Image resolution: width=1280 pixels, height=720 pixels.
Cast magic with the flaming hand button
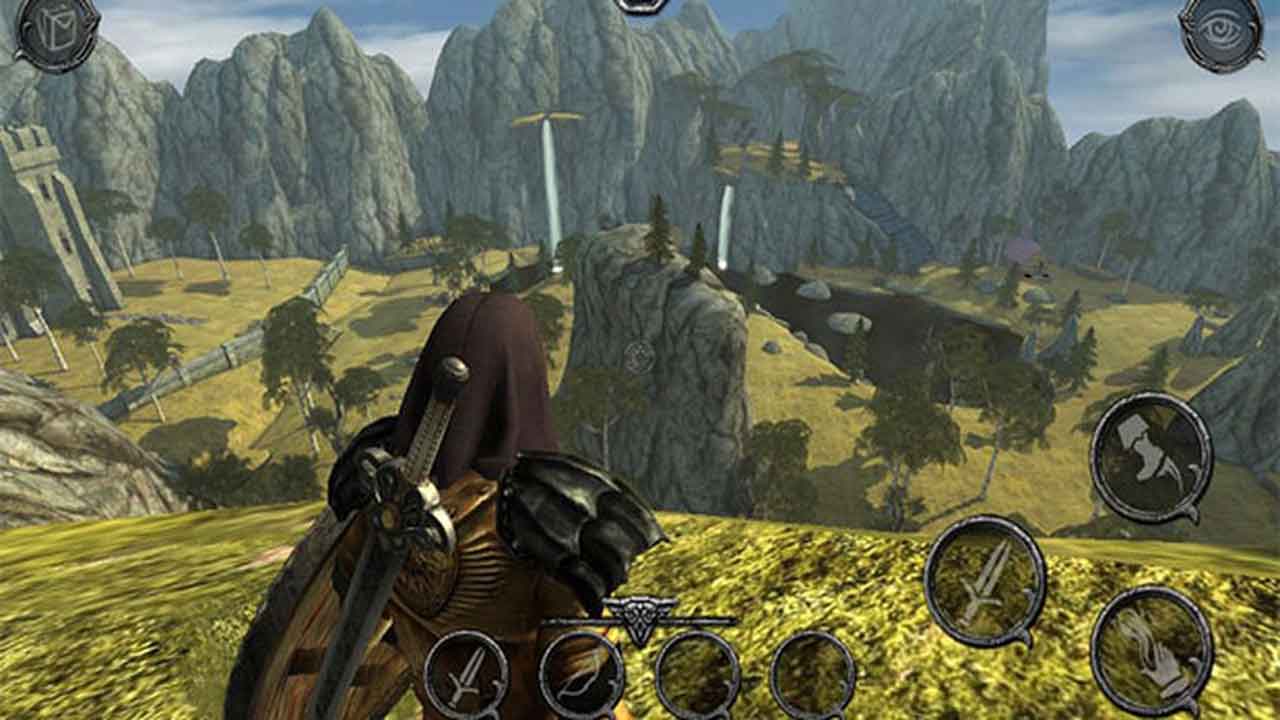[x=1152, y=650]
